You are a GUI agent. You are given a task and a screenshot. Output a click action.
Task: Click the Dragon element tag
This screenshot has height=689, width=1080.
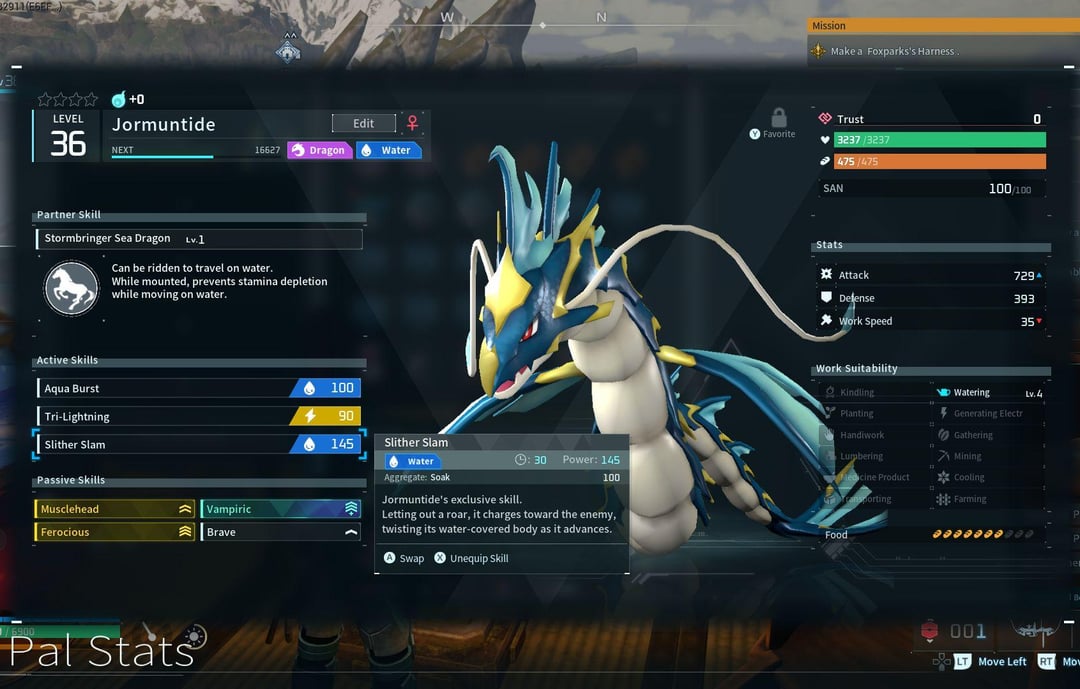[319, 150]
